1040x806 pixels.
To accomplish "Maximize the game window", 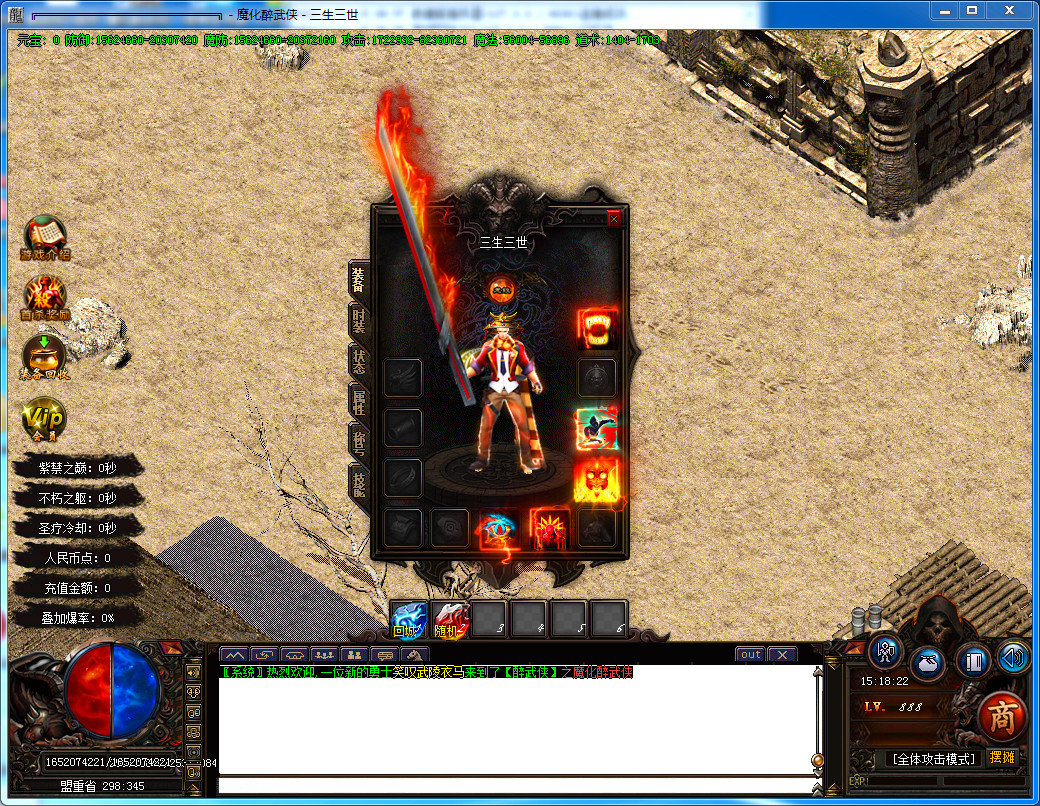I will point(971,10).
